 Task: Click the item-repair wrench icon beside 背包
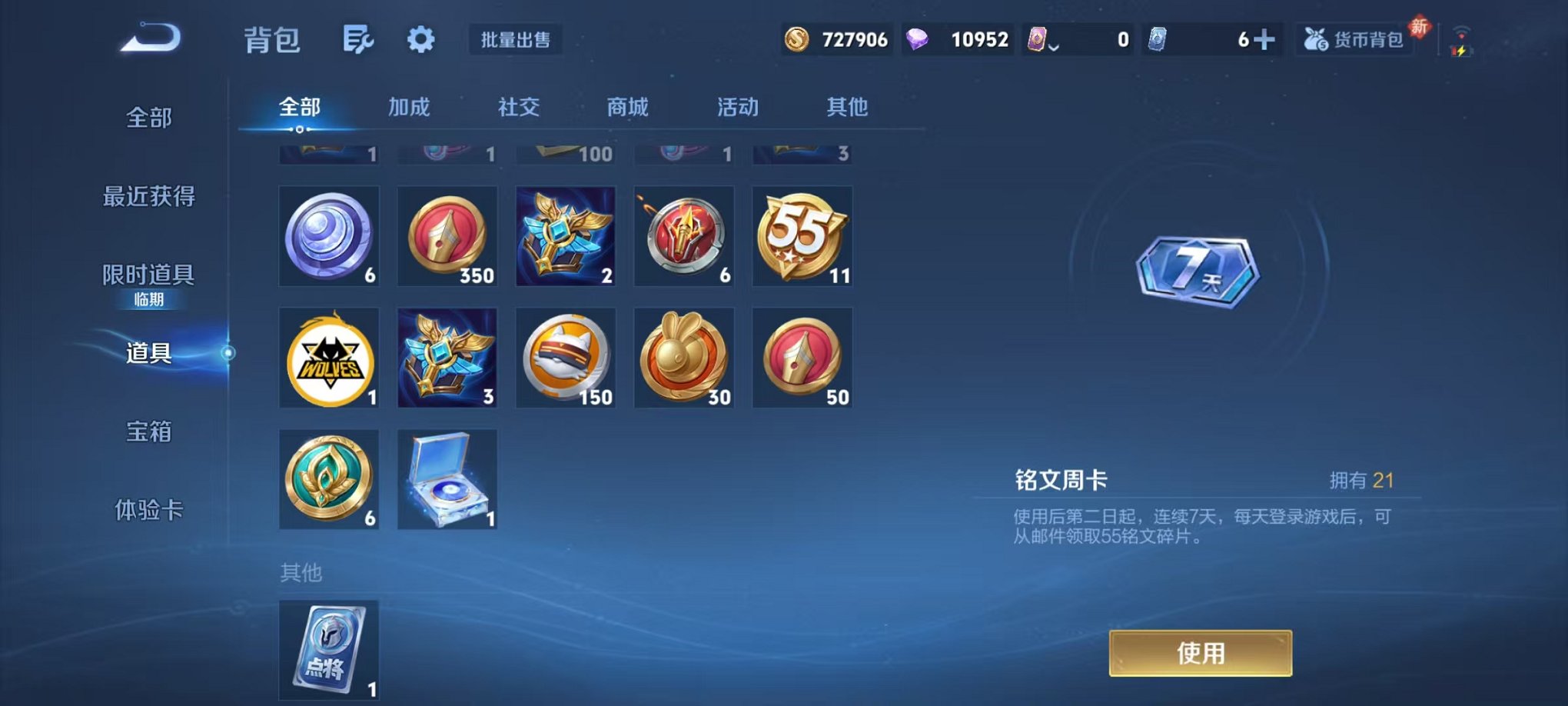360,40
